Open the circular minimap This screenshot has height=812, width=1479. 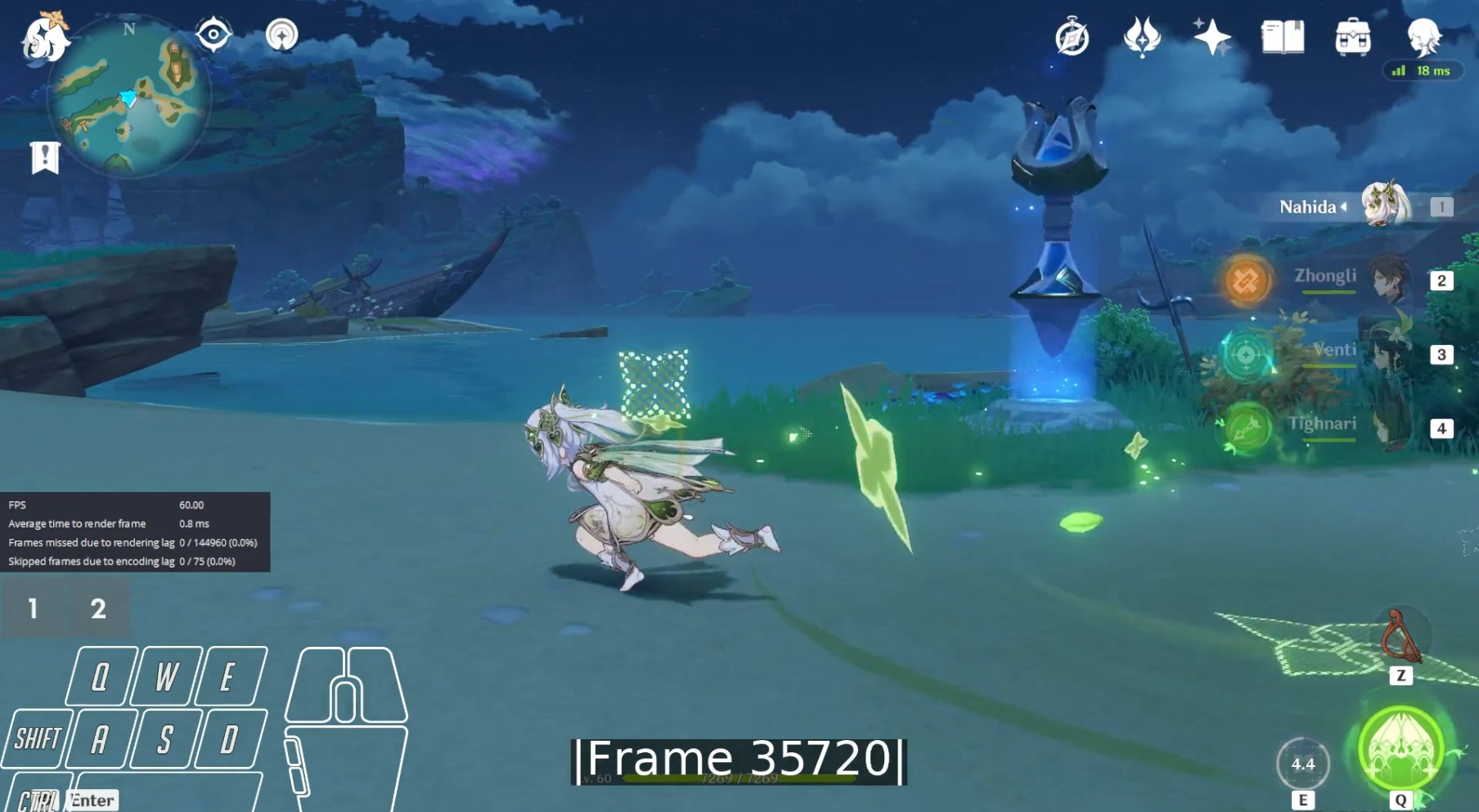pos(128,96)
